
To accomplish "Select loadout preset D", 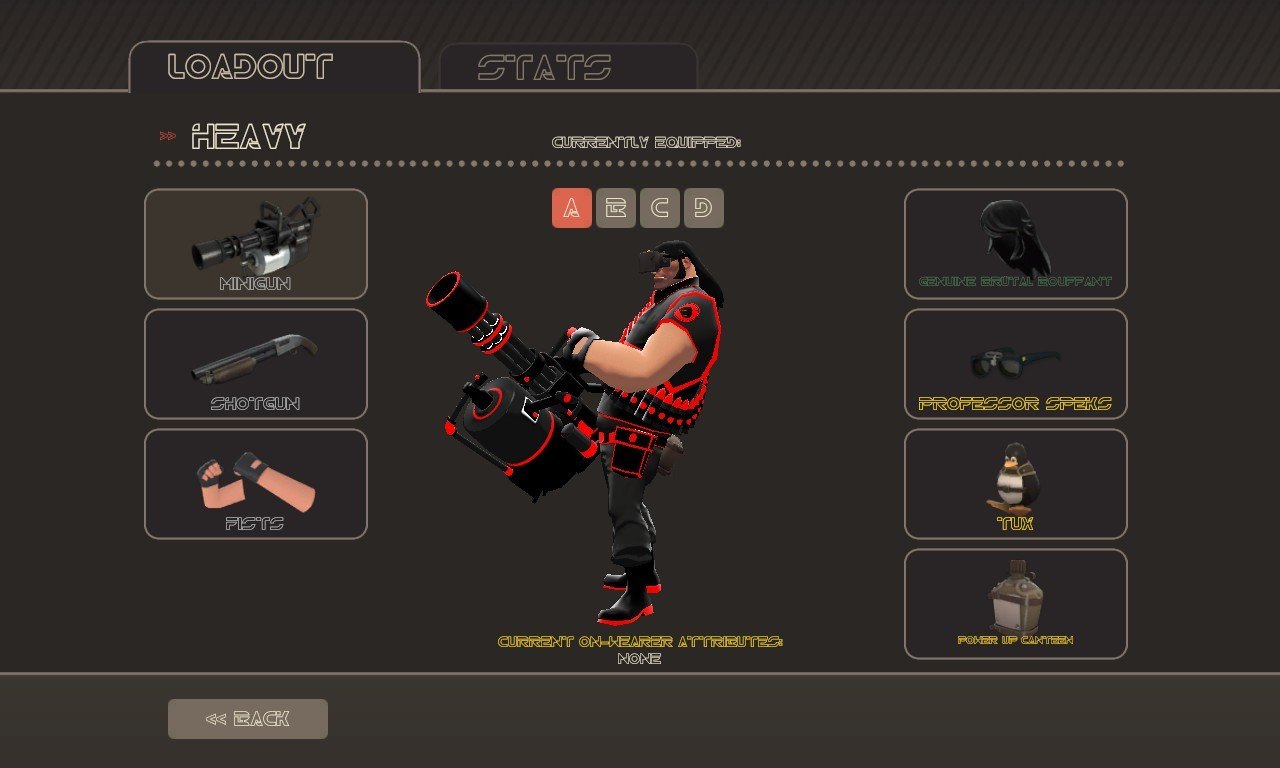I will (x=704, y=208).
